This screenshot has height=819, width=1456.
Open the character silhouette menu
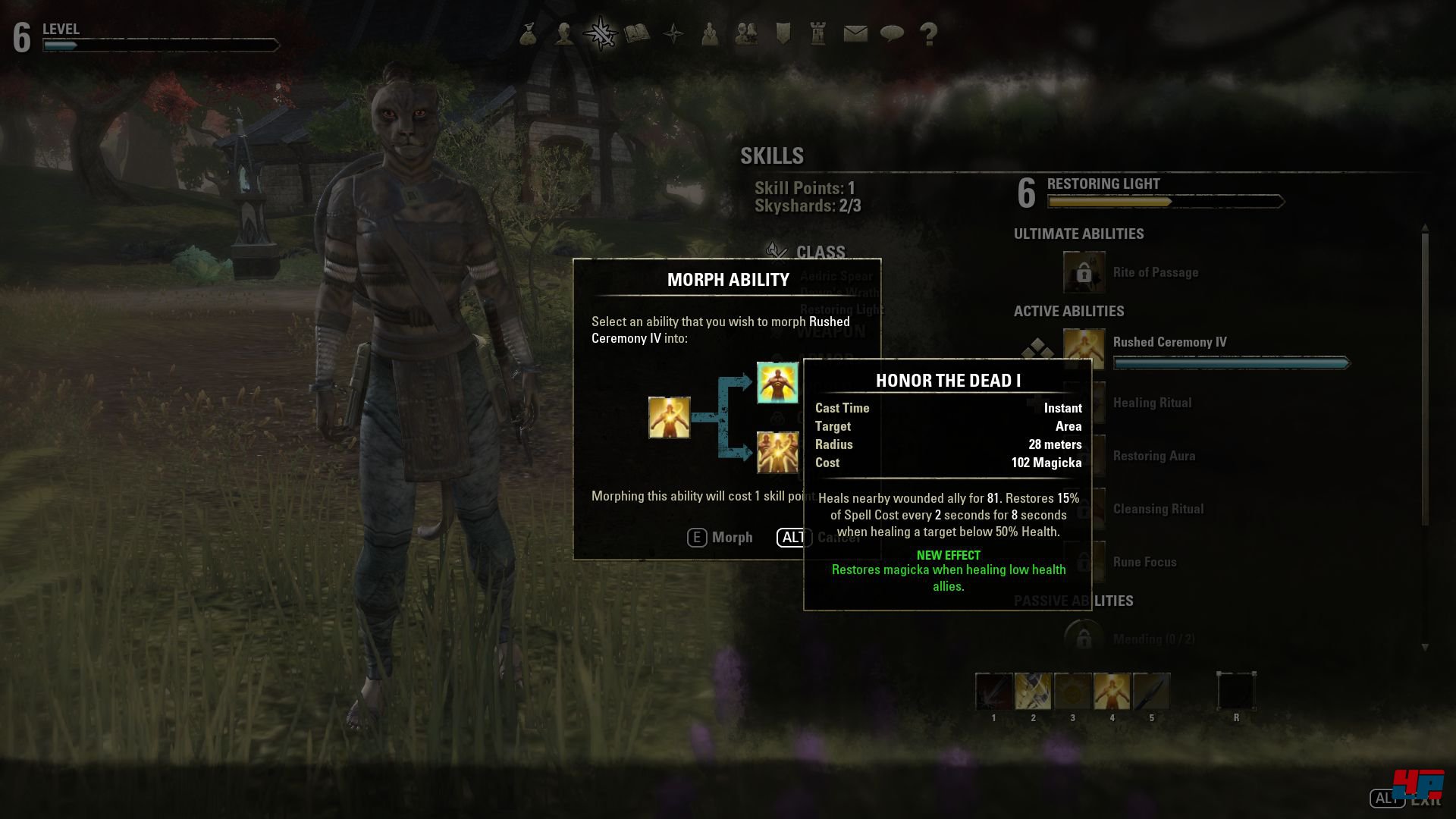(564, 33)
